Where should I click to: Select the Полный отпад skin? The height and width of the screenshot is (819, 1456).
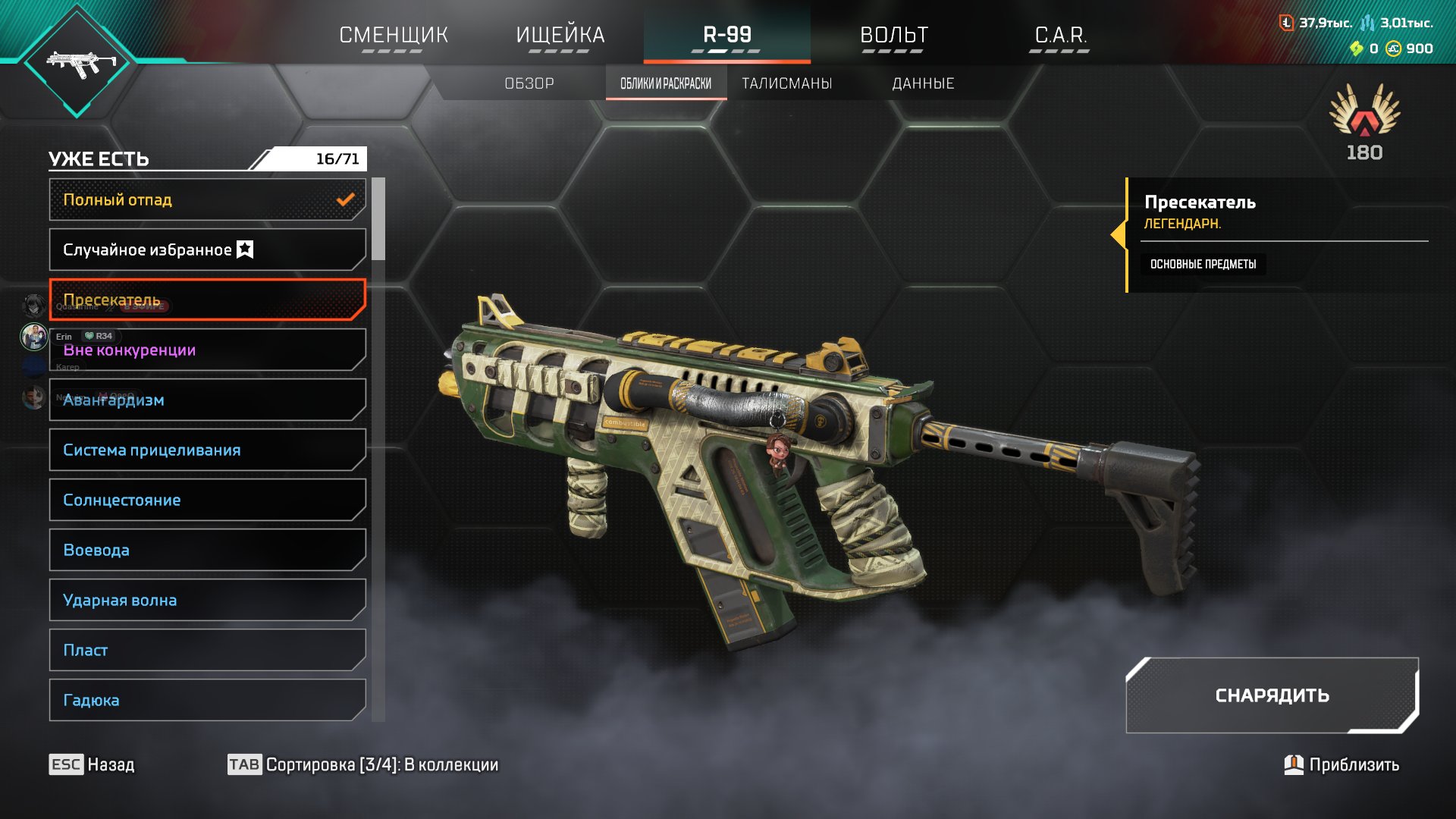[207, 199]
